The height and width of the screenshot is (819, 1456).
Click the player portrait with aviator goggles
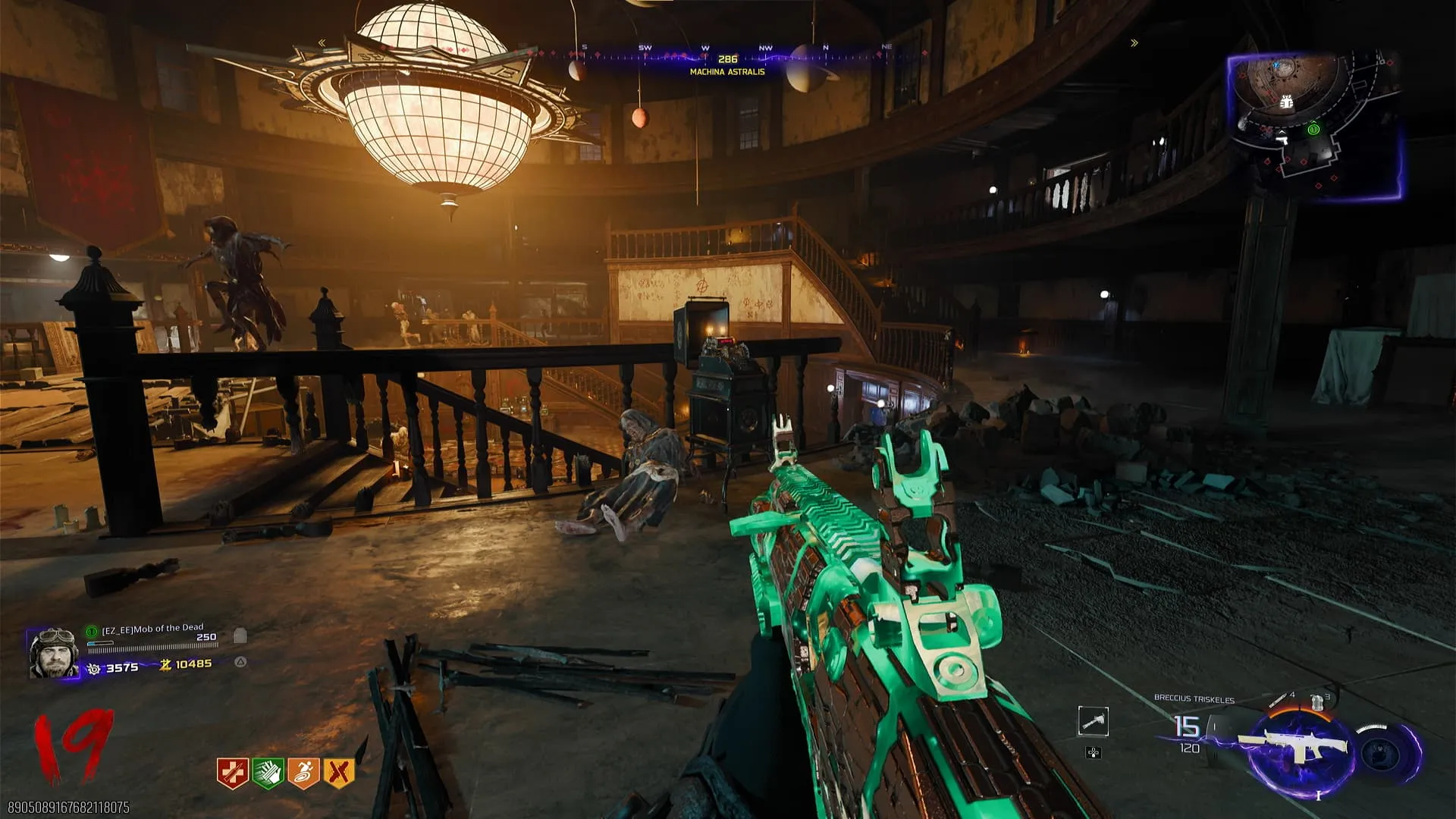pyautogui.click(x=53, y=653)
